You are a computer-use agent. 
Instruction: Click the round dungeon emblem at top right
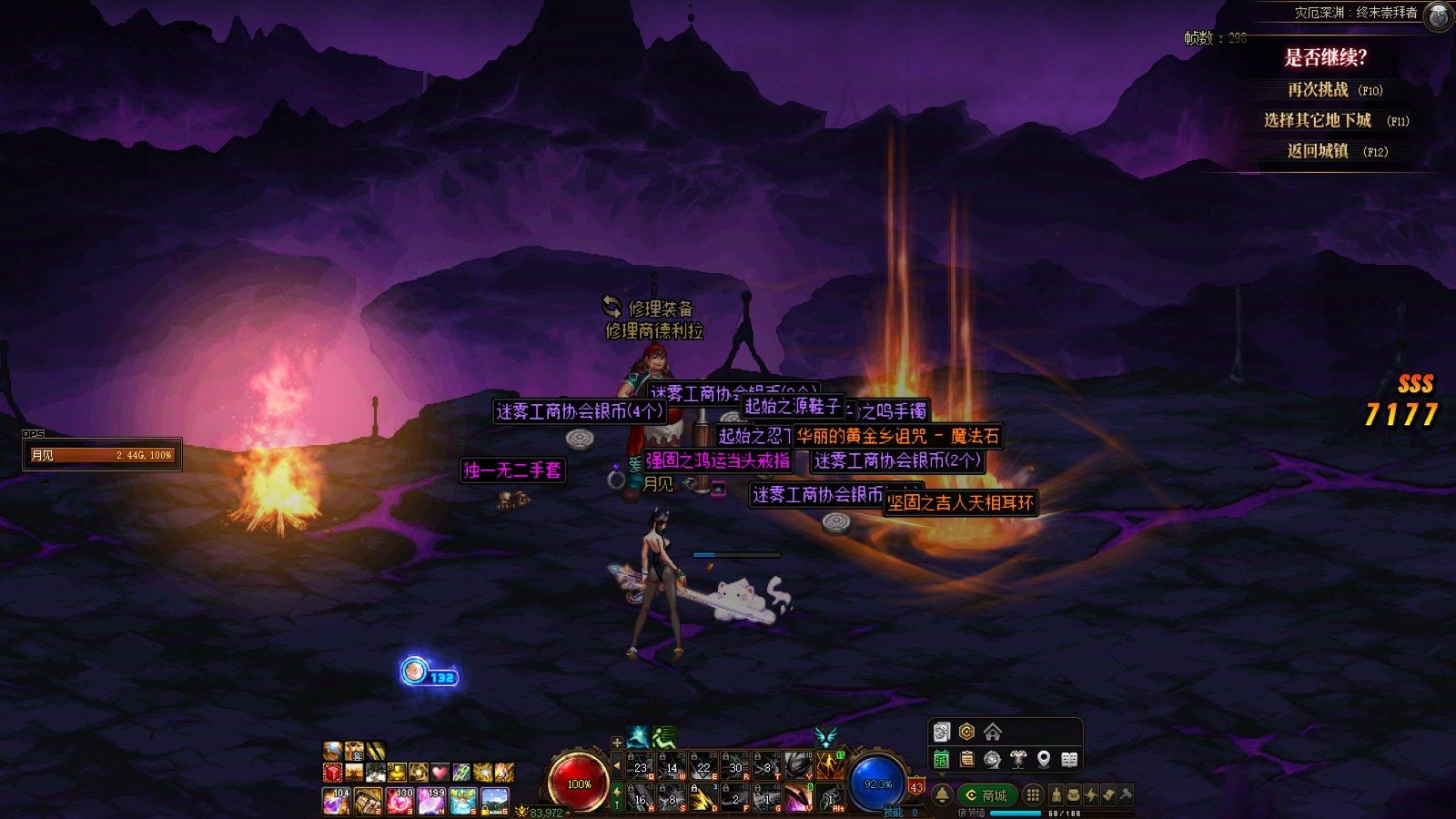pyautogui.click(x=1438, y=15)
